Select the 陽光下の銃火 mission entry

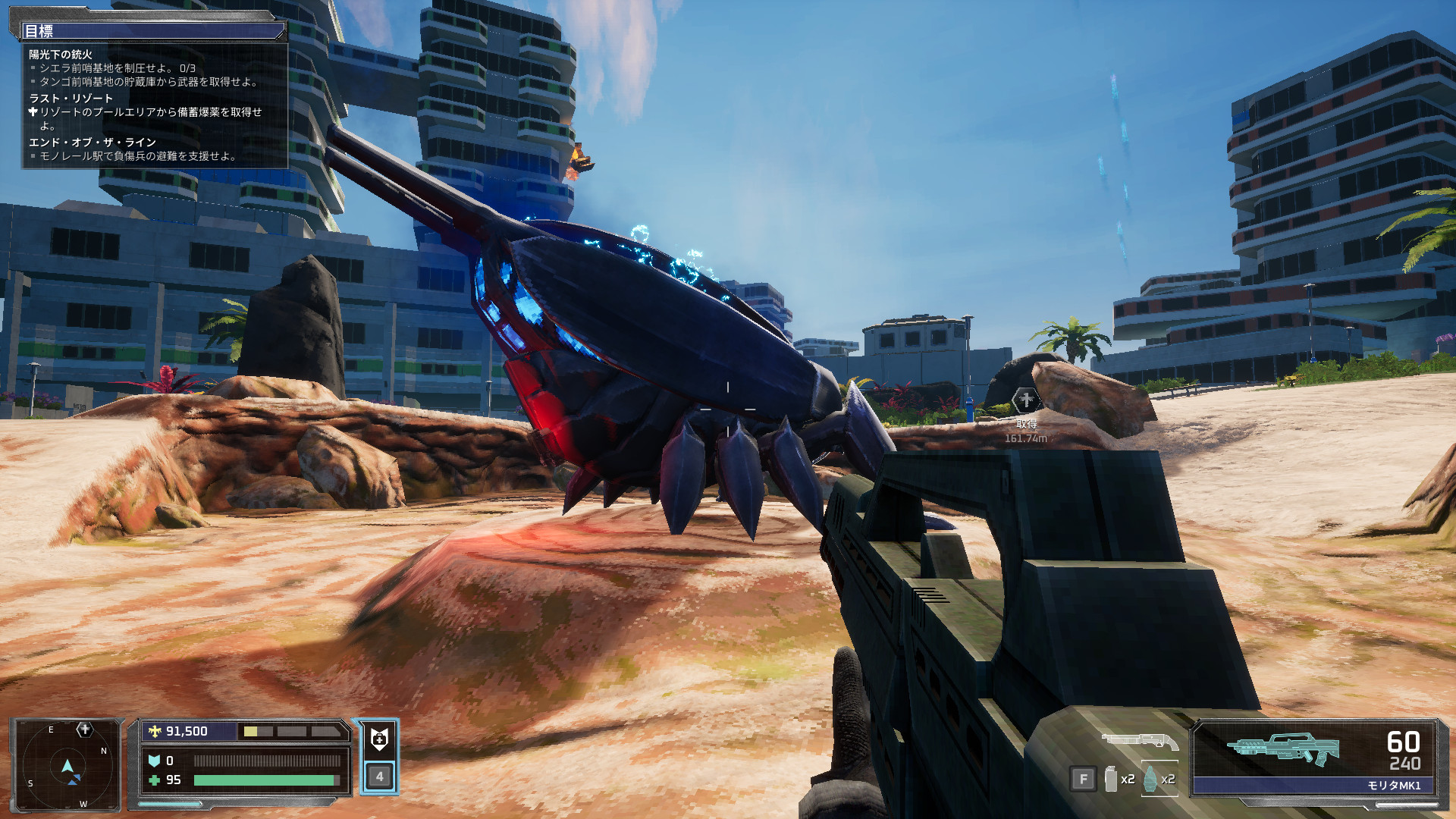pos(61,55)
